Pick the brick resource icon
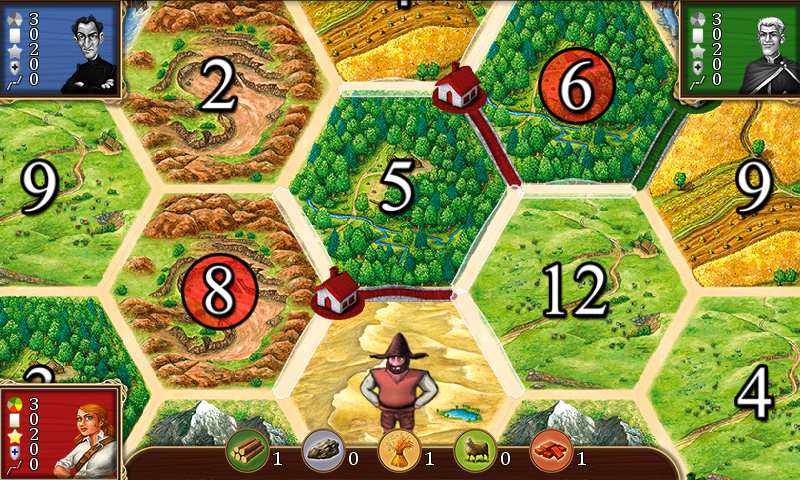 [x=550, y=450]
